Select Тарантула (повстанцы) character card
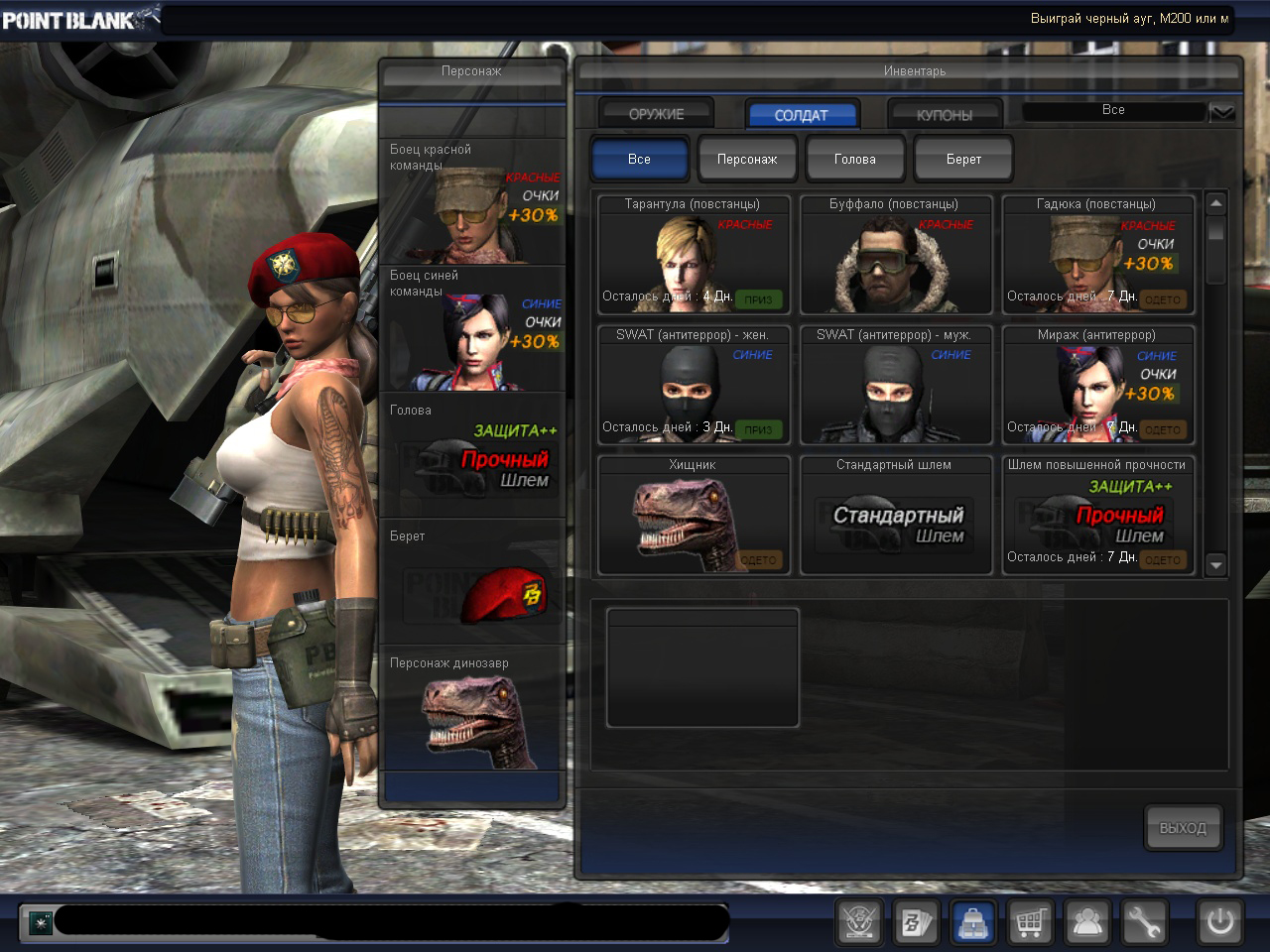1270x952 pixels. pos(693,255)
